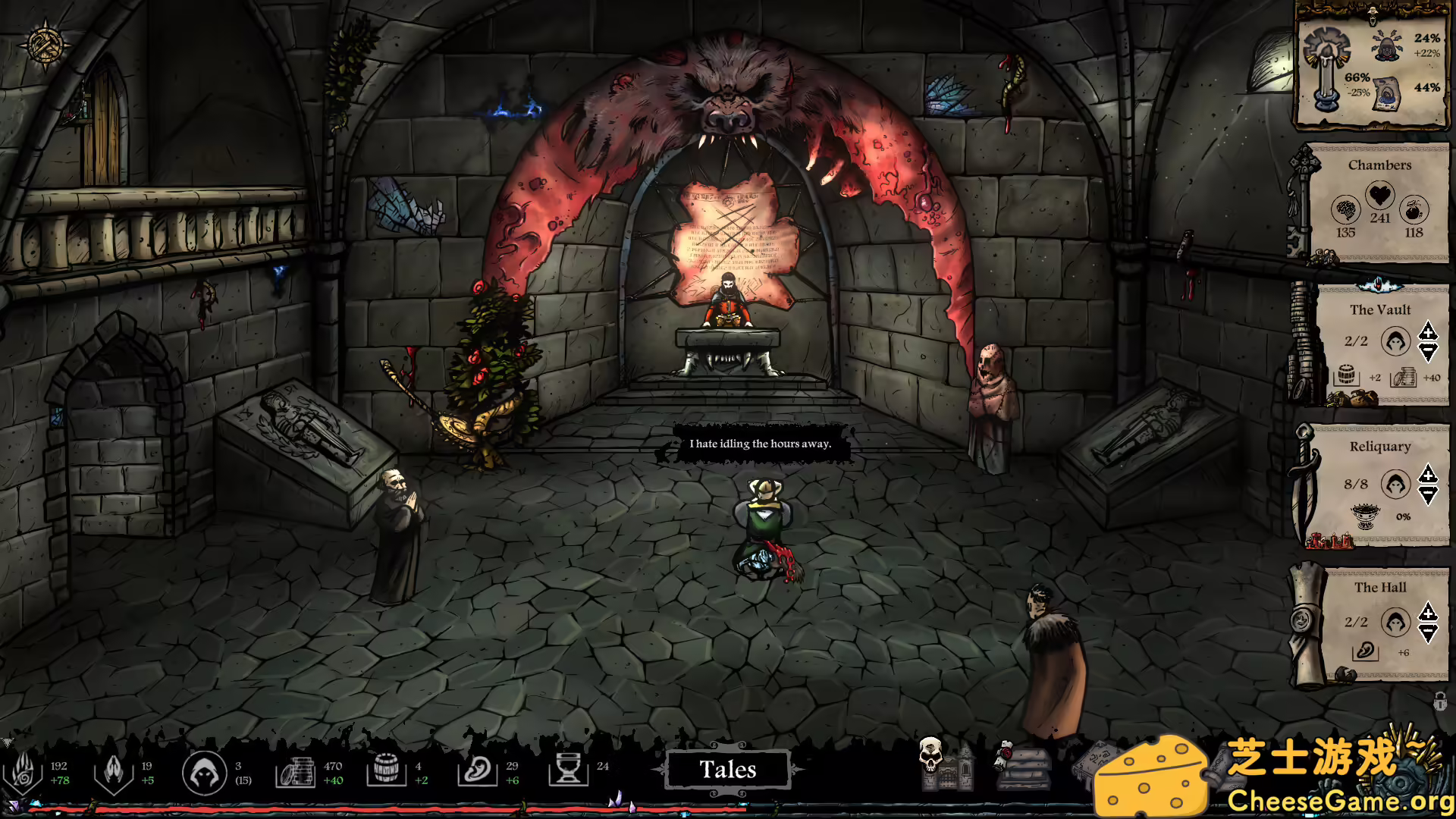Add a cultist to The Hall
The height and width of the screenshot is (819, 1456).
(x=1428, y=612)
